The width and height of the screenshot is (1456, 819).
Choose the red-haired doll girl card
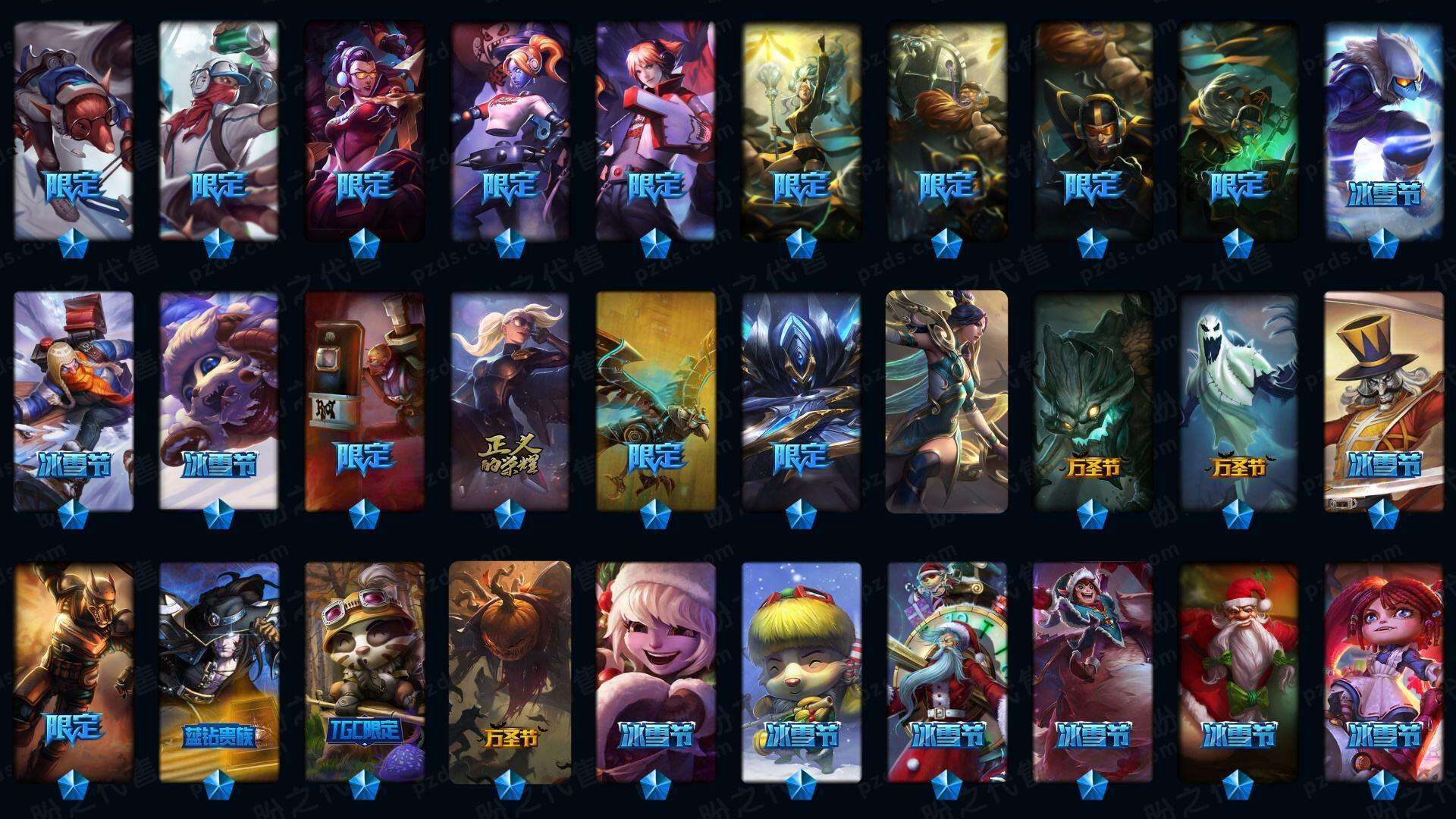coord(1384,671)
